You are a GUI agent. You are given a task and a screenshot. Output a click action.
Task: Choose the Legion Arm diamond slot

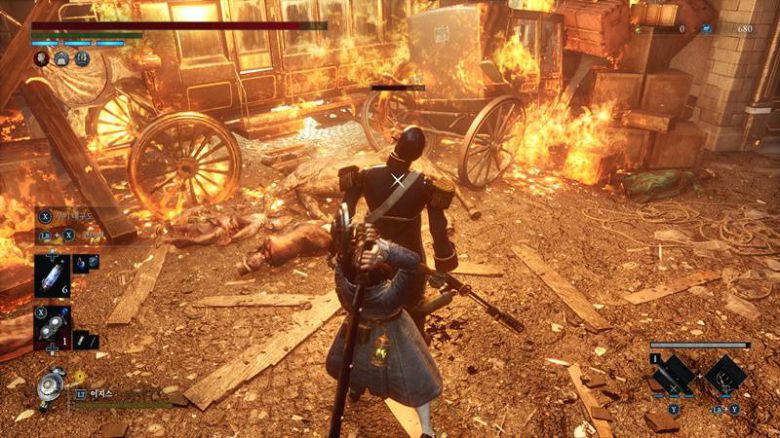pyautogui.click(x=724, y=374)
